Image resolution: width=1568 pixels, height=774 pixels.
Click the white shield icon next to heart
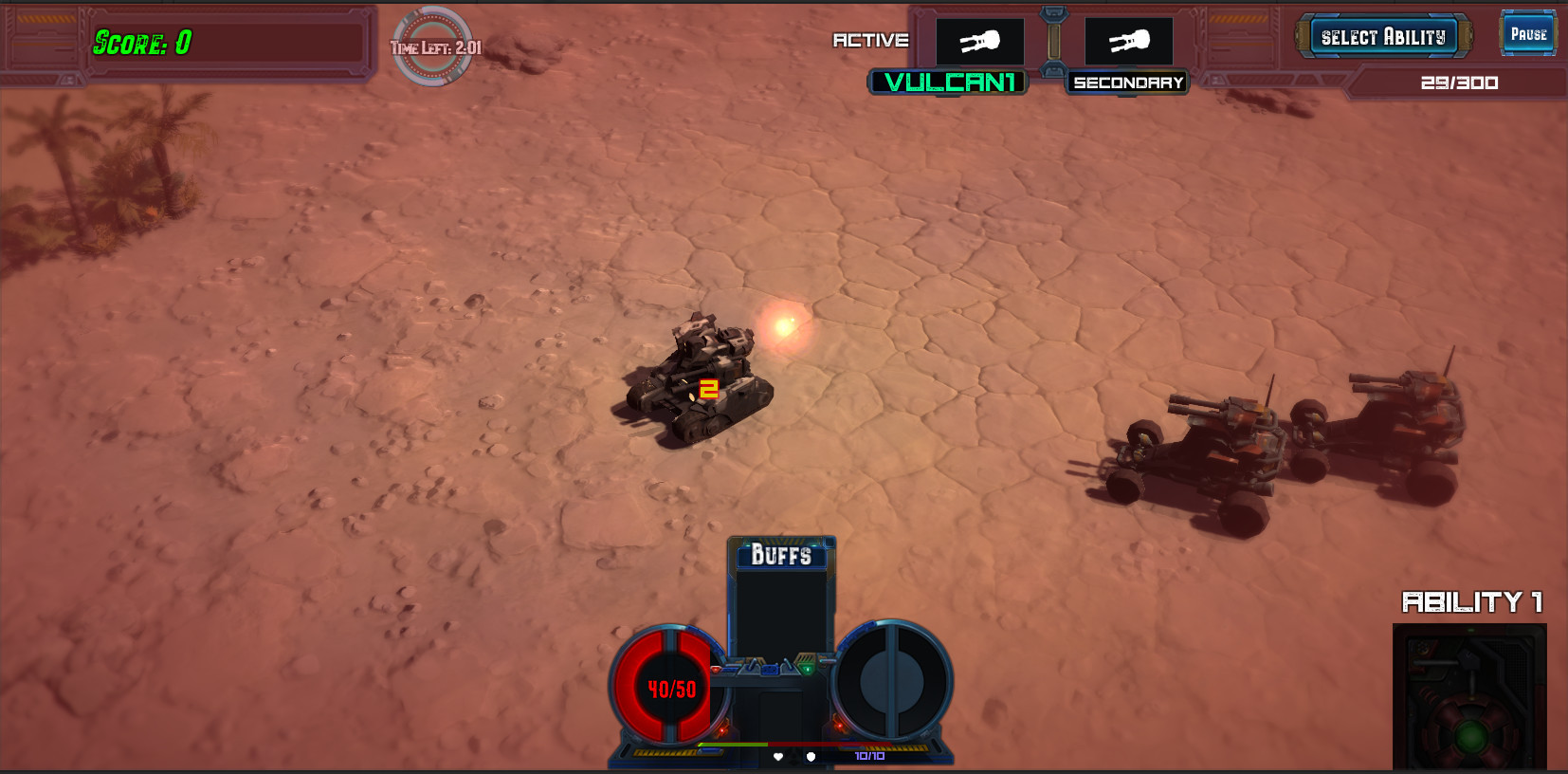click(811, 757)
